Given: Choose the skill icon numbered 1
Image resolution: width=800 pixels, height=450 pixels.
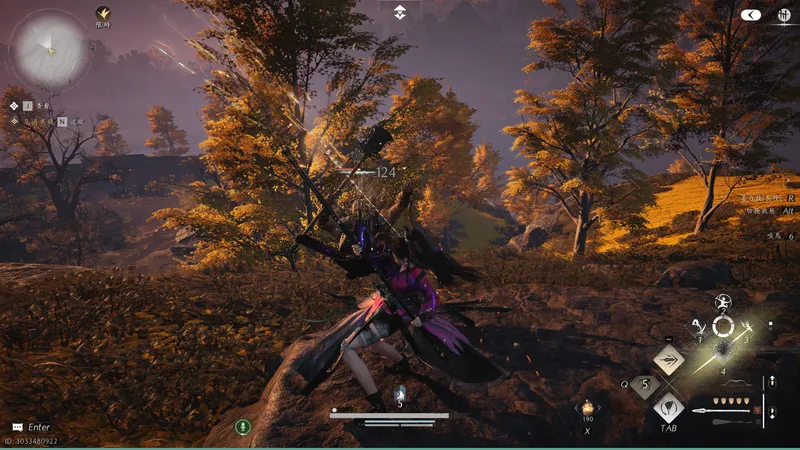Looking at the screenshot, I should pos(699,327).
